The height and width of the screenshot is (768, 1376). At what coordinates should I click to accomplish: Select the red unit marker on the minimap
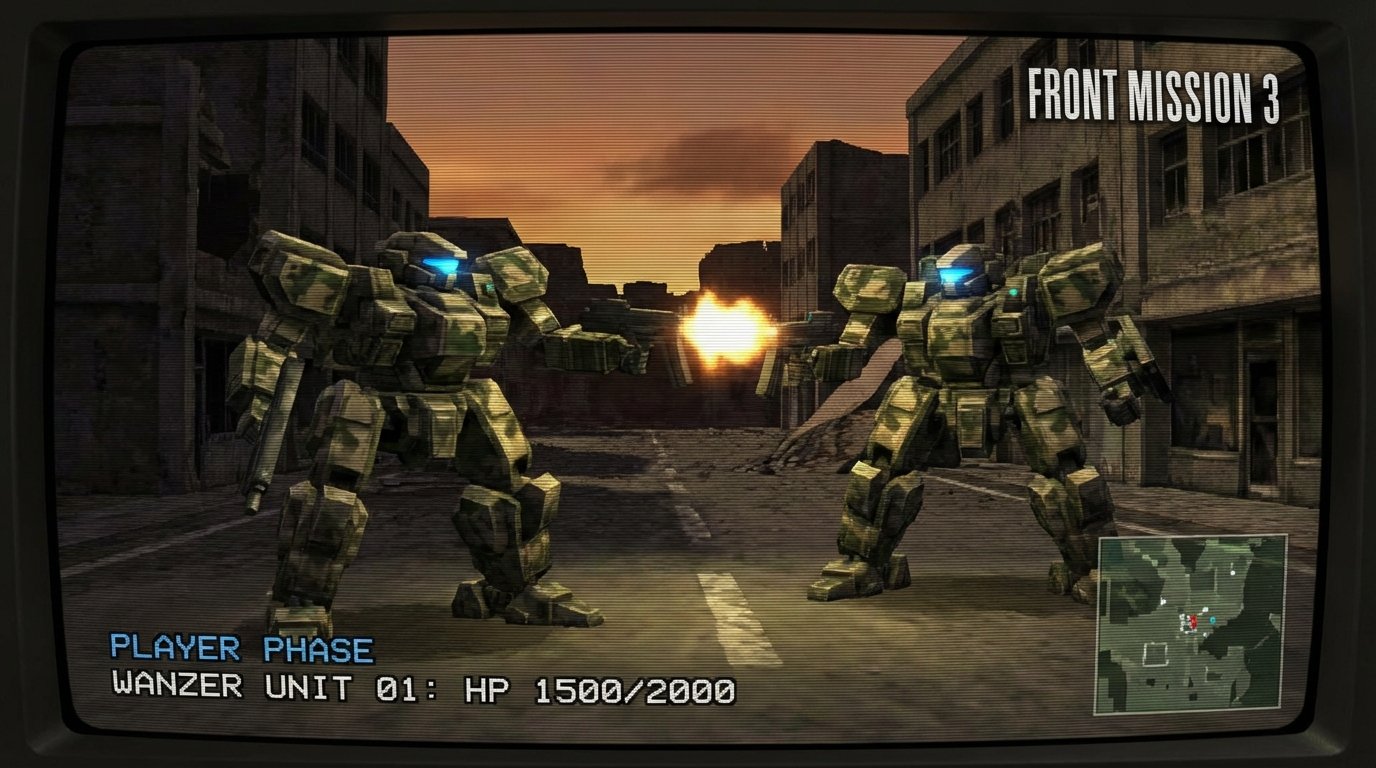coord(1193,621)
